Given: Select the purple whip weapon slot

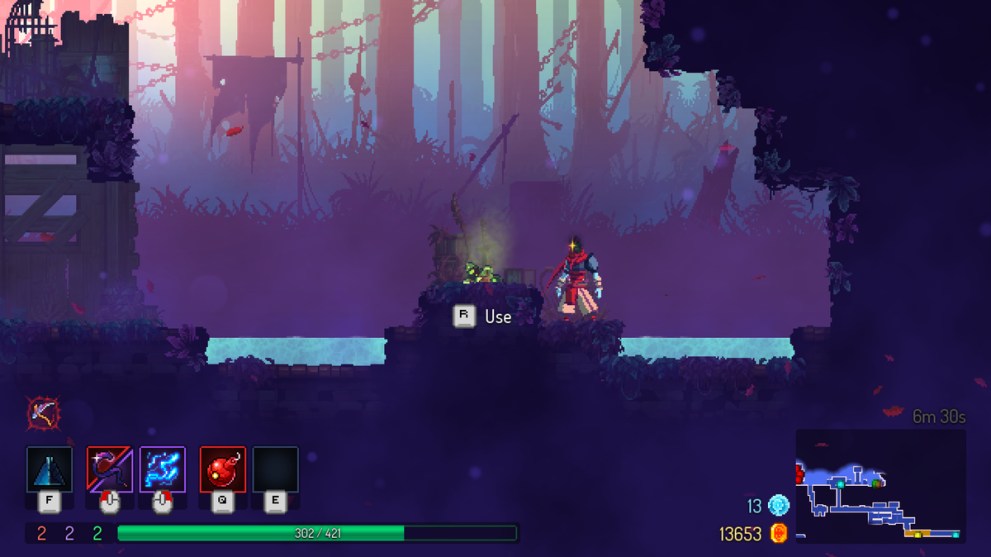Looking at the screenshot, I should pyautogui.click(x=109, y=469).
